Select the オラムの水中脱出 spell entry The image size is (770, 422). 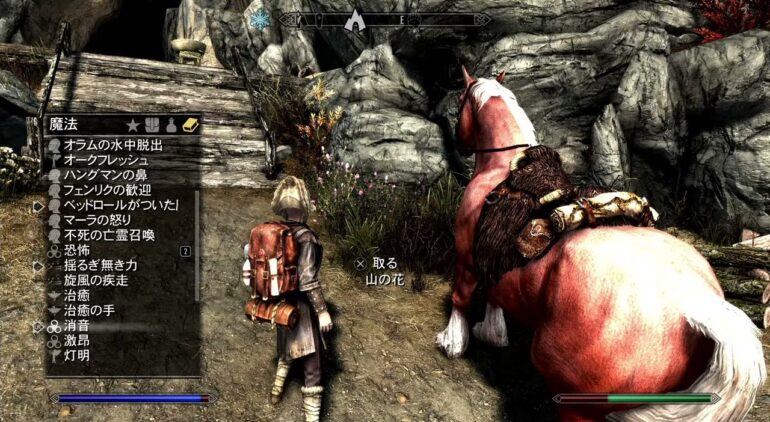(112, 145)
